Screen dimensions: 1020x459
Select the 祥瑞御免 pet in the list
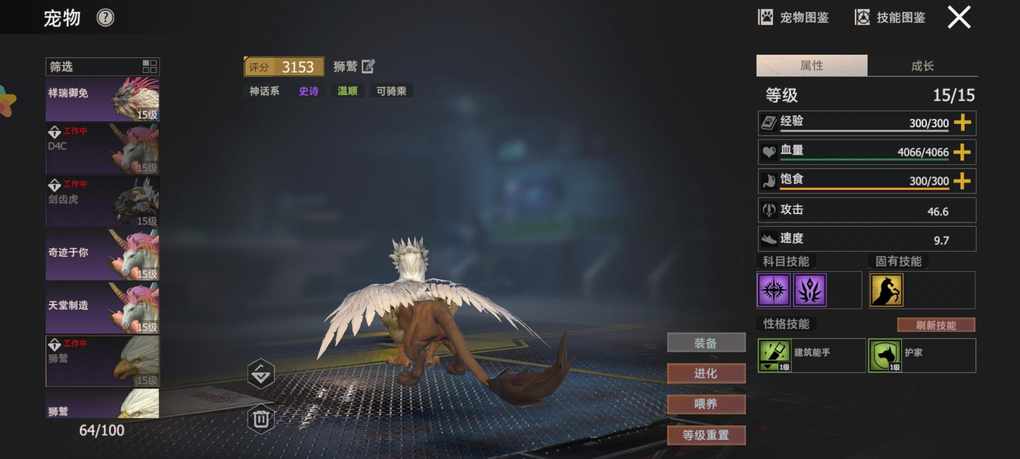(102, 99)
